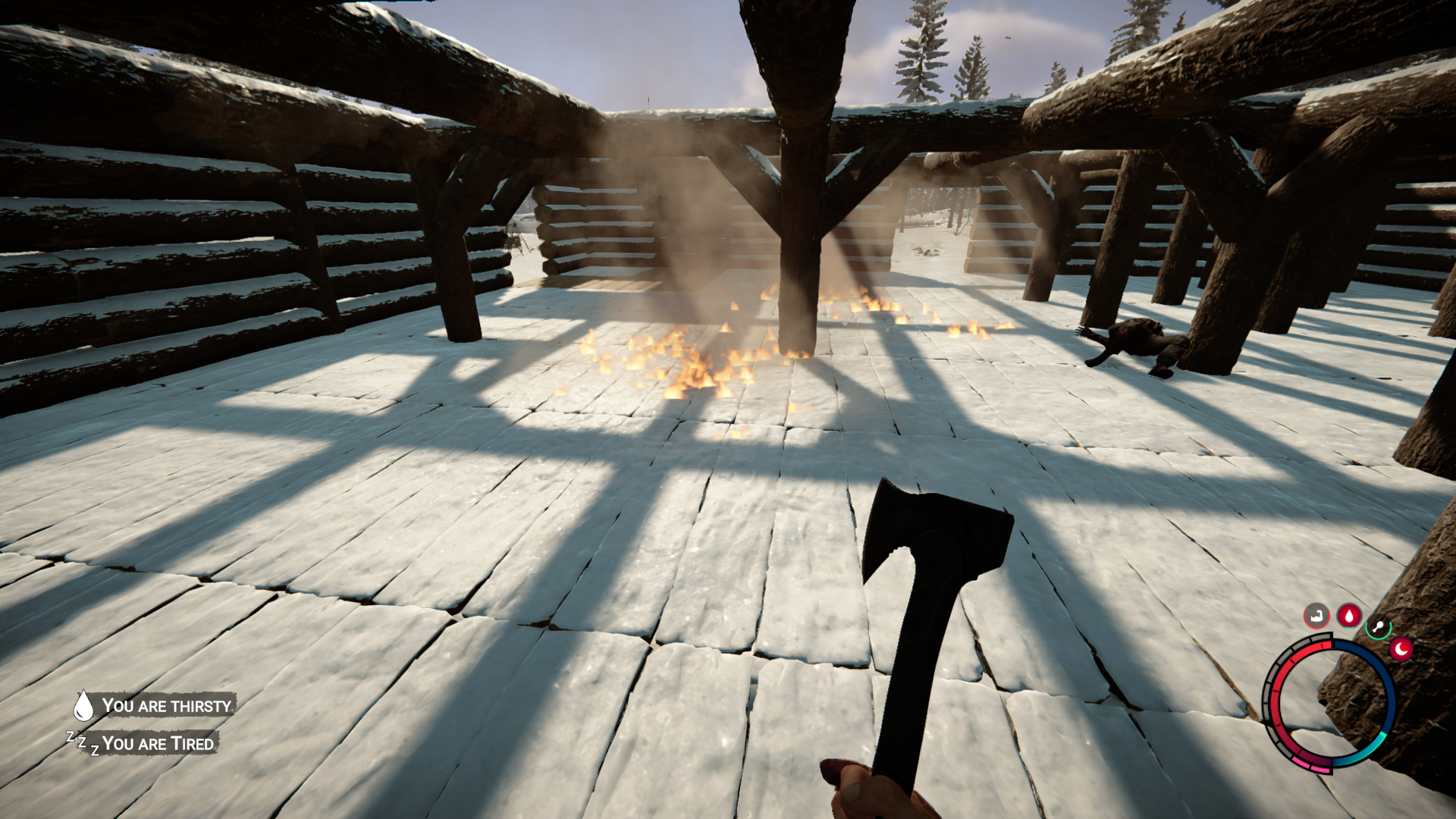Expand the You are Tired notification
The image size is (1456, 819).
(x=159, y=743)
